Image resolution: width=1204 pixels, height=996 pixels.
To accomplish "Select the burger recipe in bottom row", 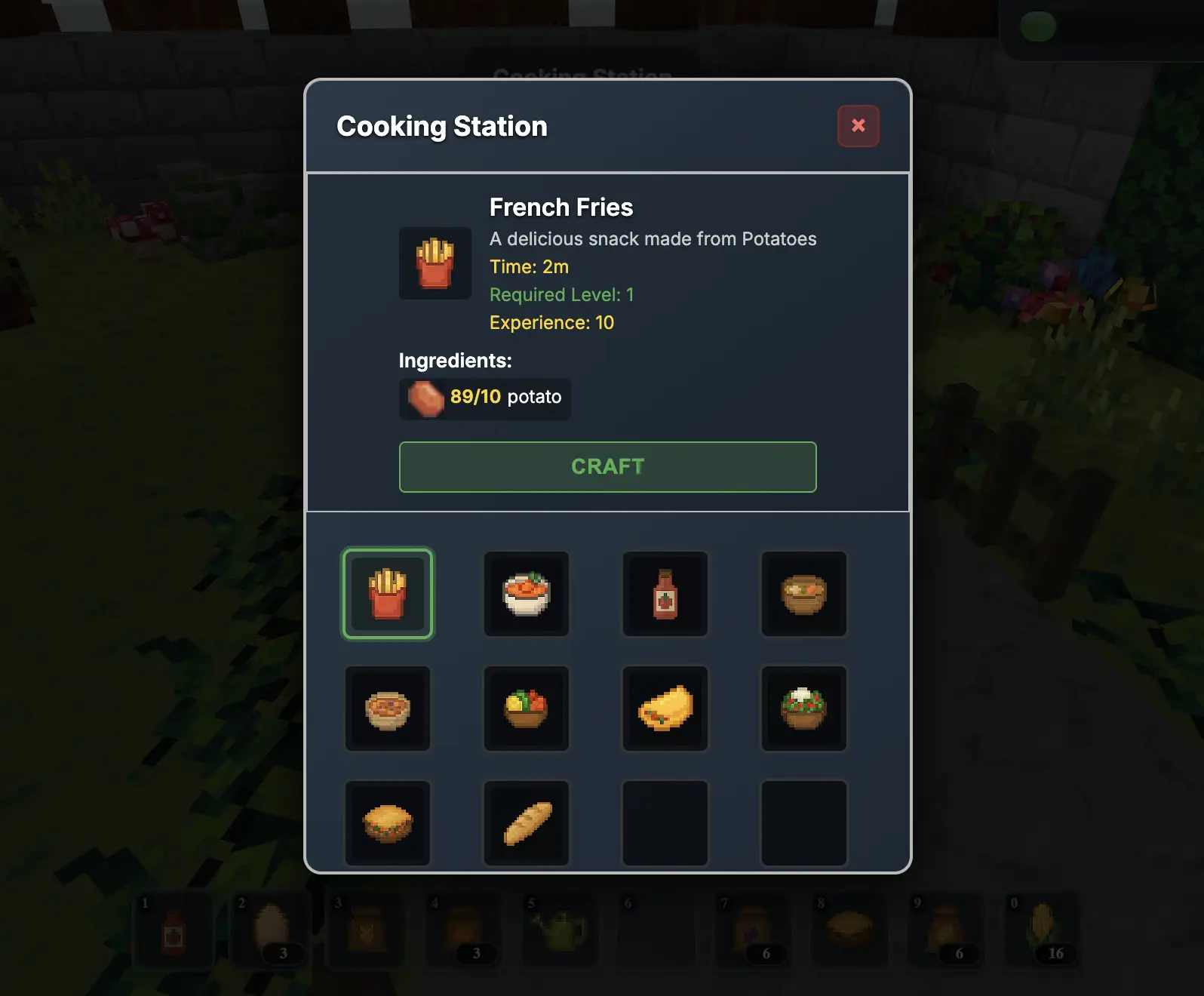I will pos(387,822).
